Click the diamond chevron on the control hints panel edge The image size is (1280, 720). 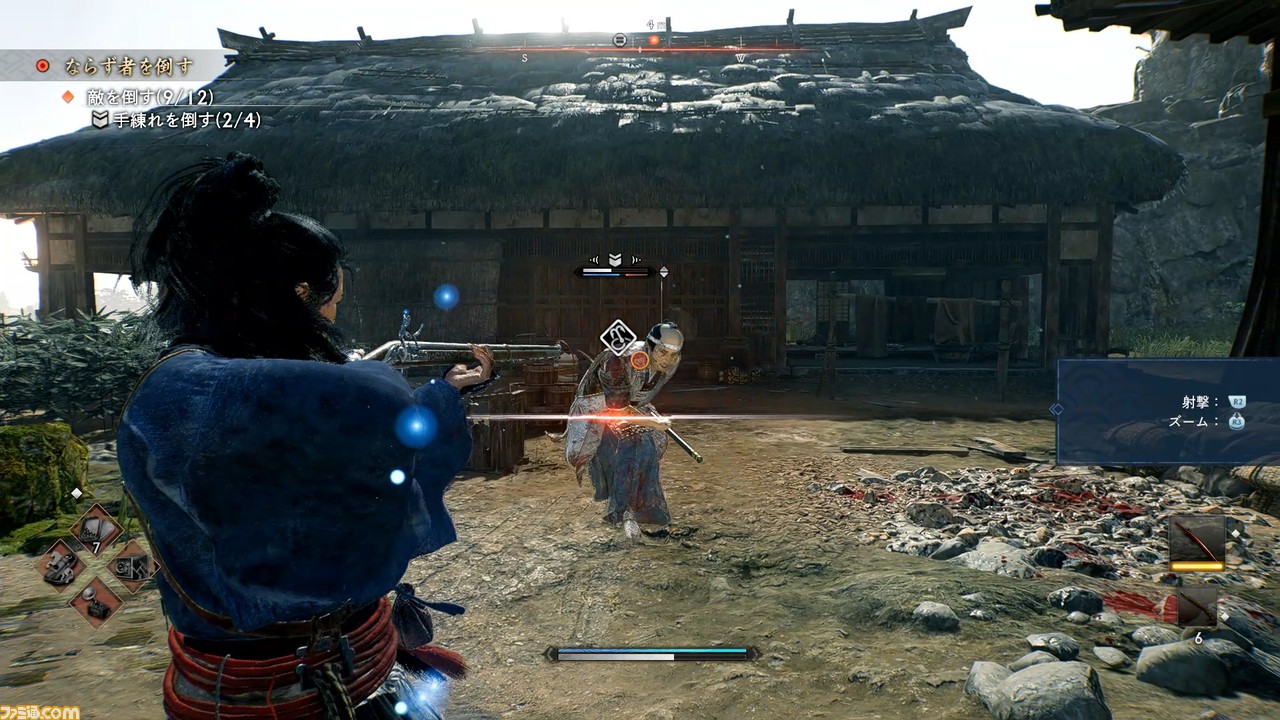pyautogui.click(x=1055, y=409)
